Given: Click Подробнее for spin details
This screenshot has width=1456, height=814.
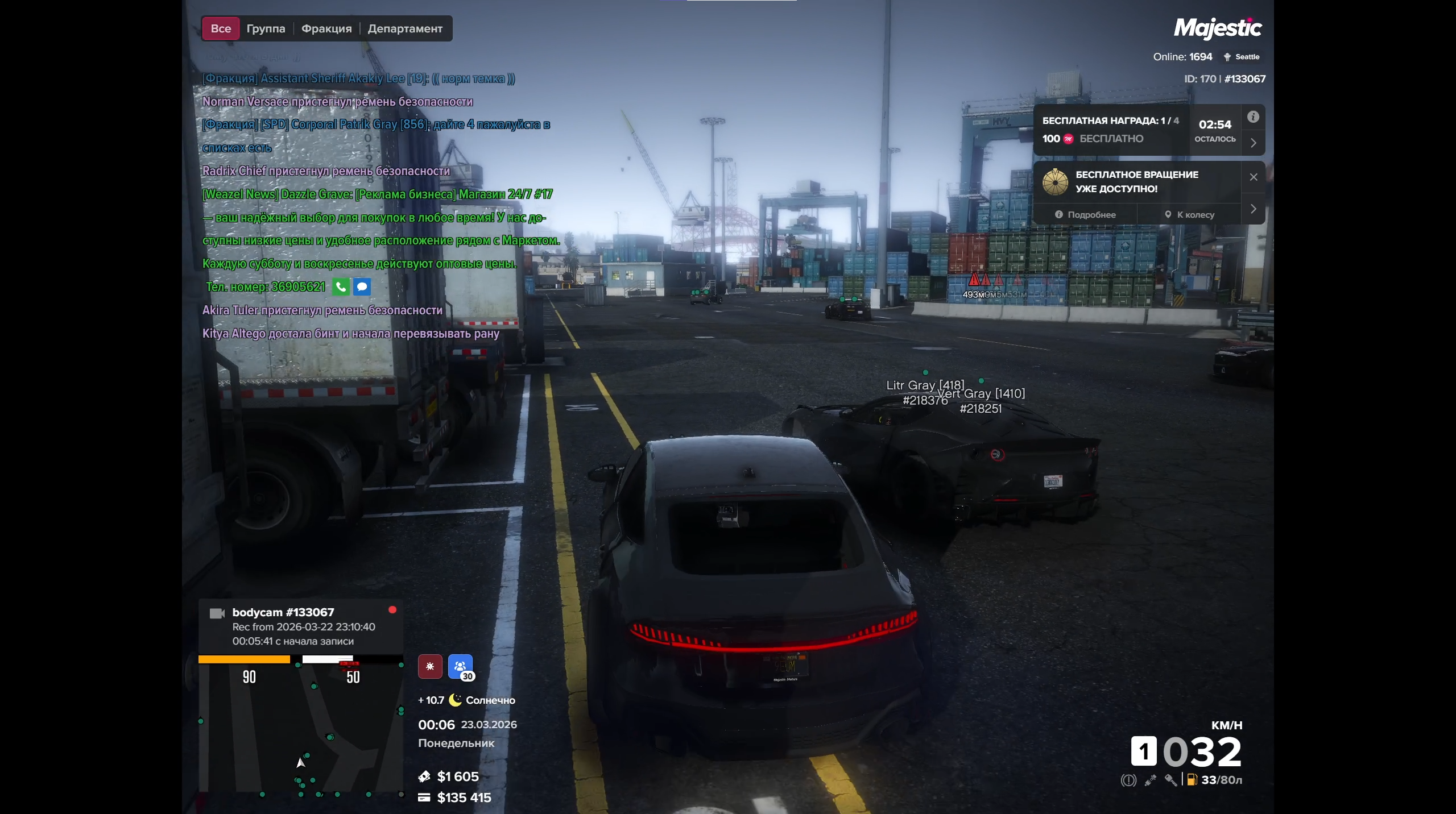Looking at the screenshot, I should [x=1086, y=215].
